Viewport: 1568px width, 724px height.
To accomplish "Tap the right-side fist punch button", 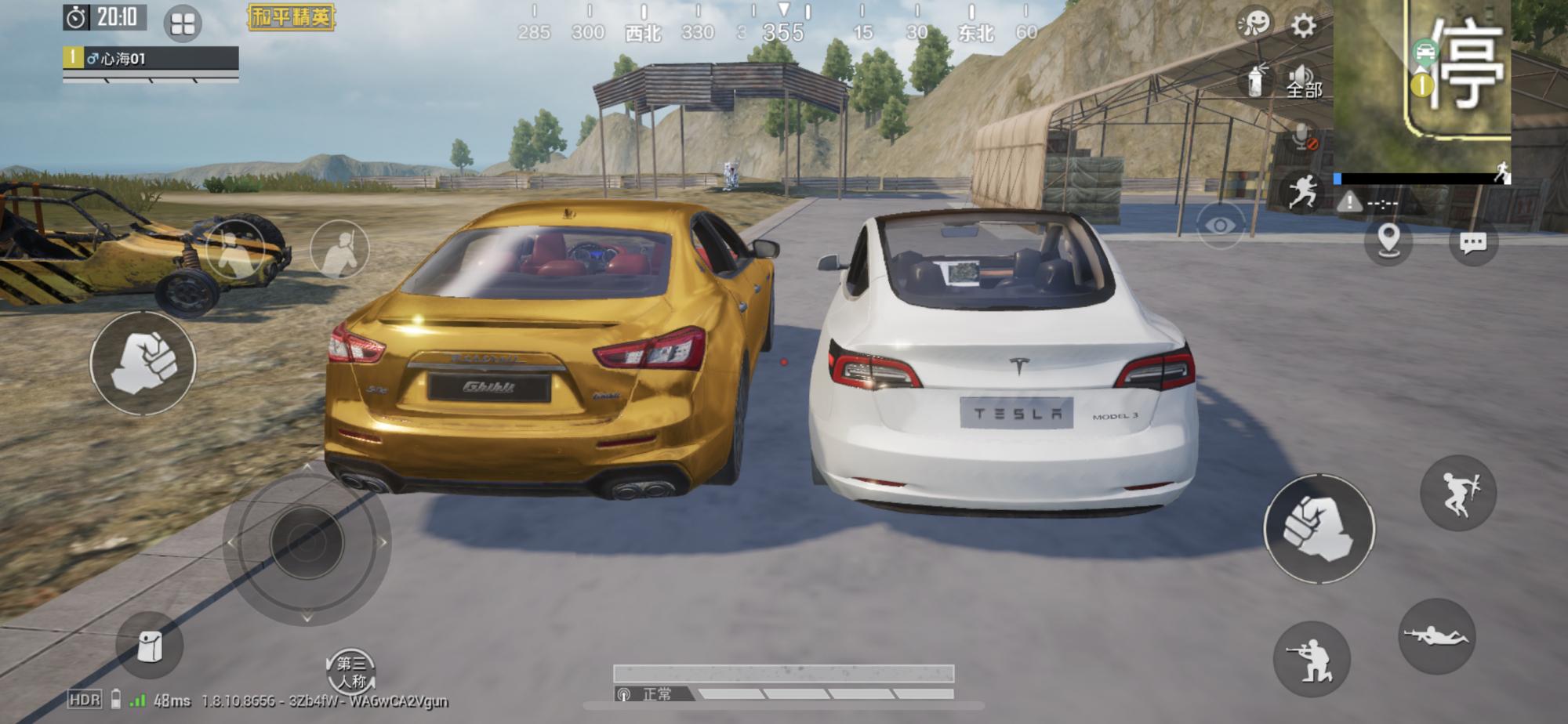I will pyautogui.click(x=1319, y=529).
